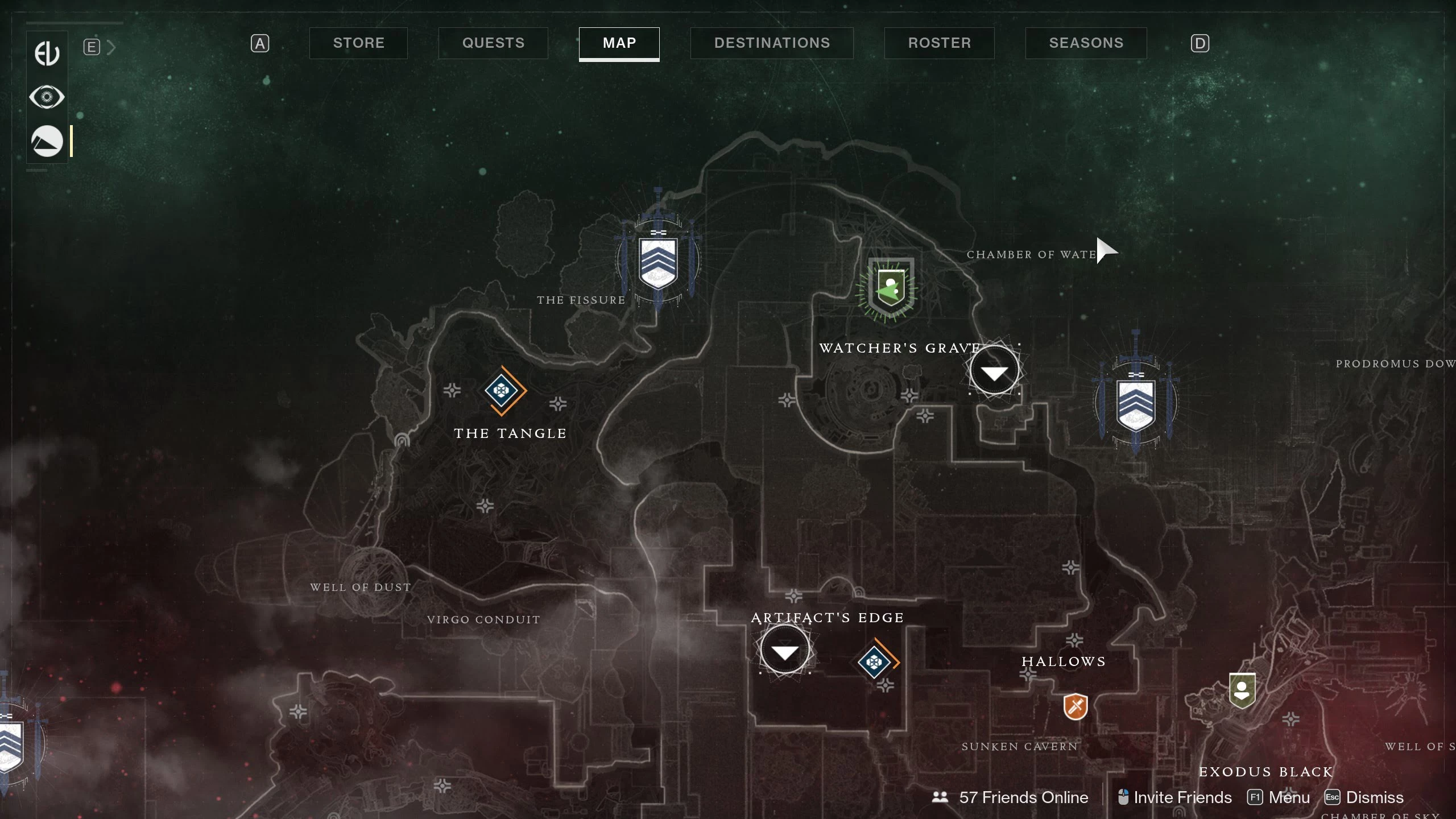Click The Tangle public event diamond

[x=501, y=391]
